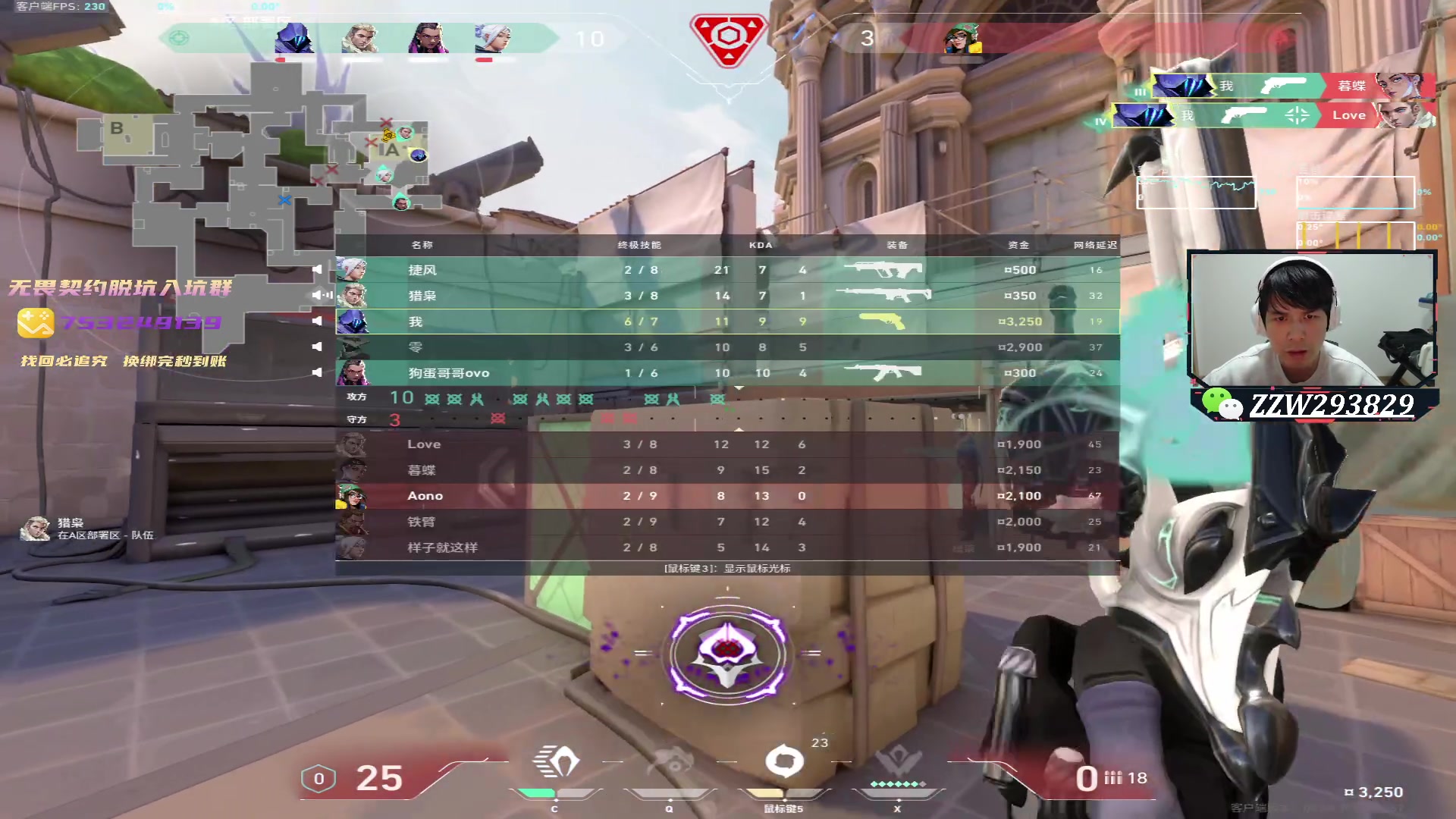Select enemy player 铁臂's row
Viewport: 1456px width, 819px height.
coord(726,522)
